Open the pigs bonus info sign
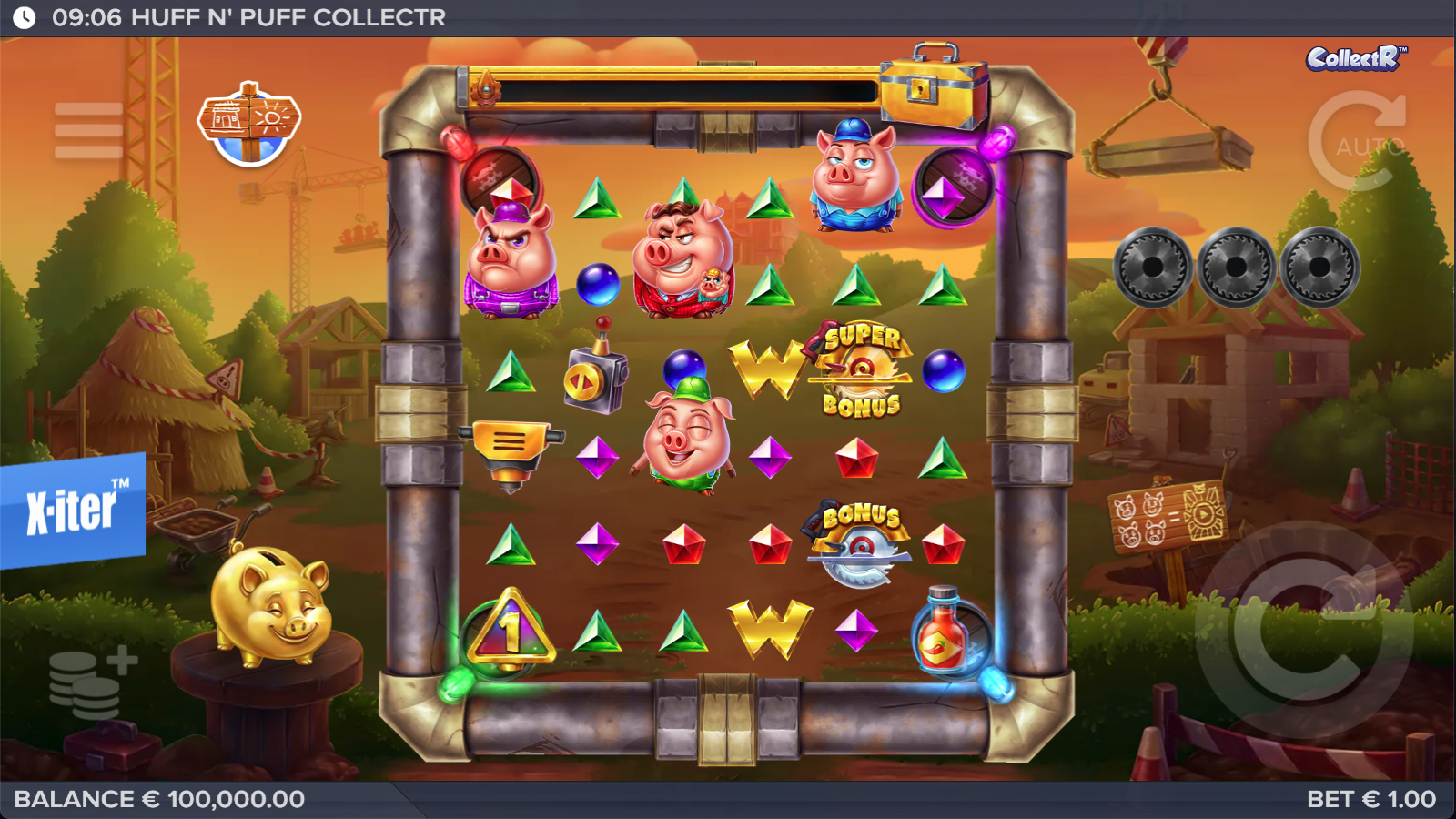 [1168, 518]
